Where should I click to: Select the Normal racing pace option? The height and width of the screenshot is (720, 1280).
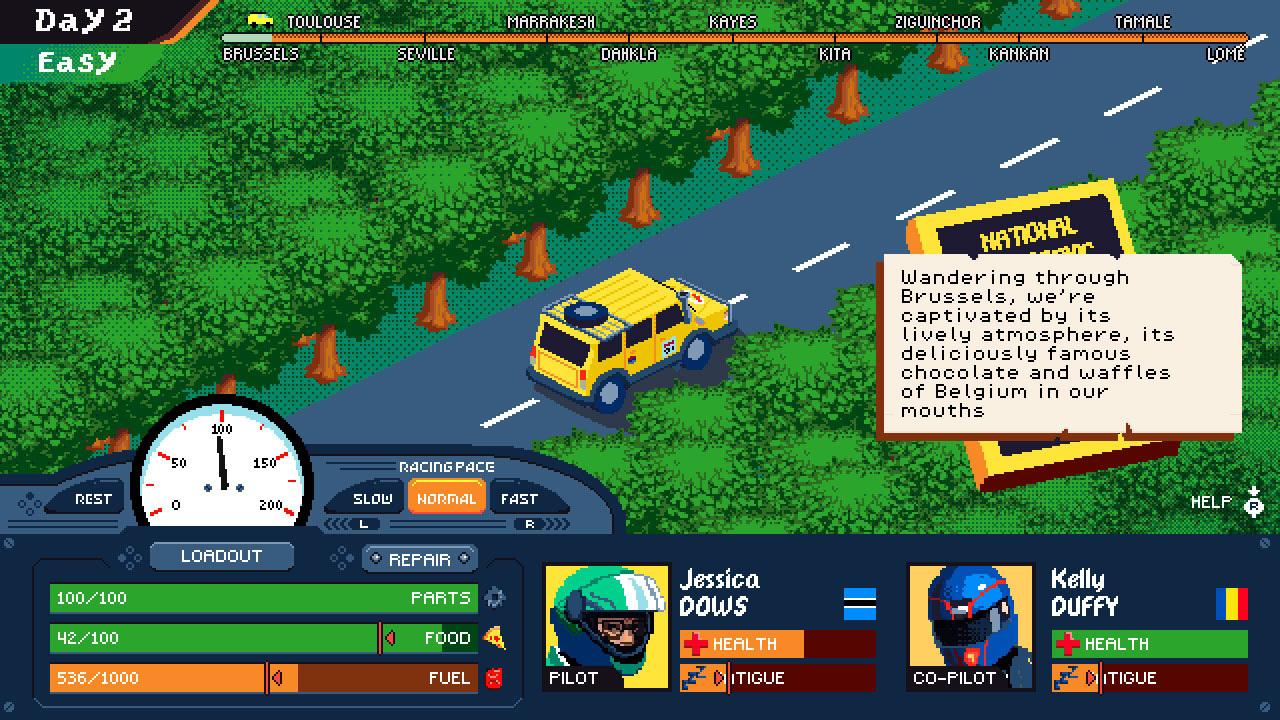[x=446, y=497]
